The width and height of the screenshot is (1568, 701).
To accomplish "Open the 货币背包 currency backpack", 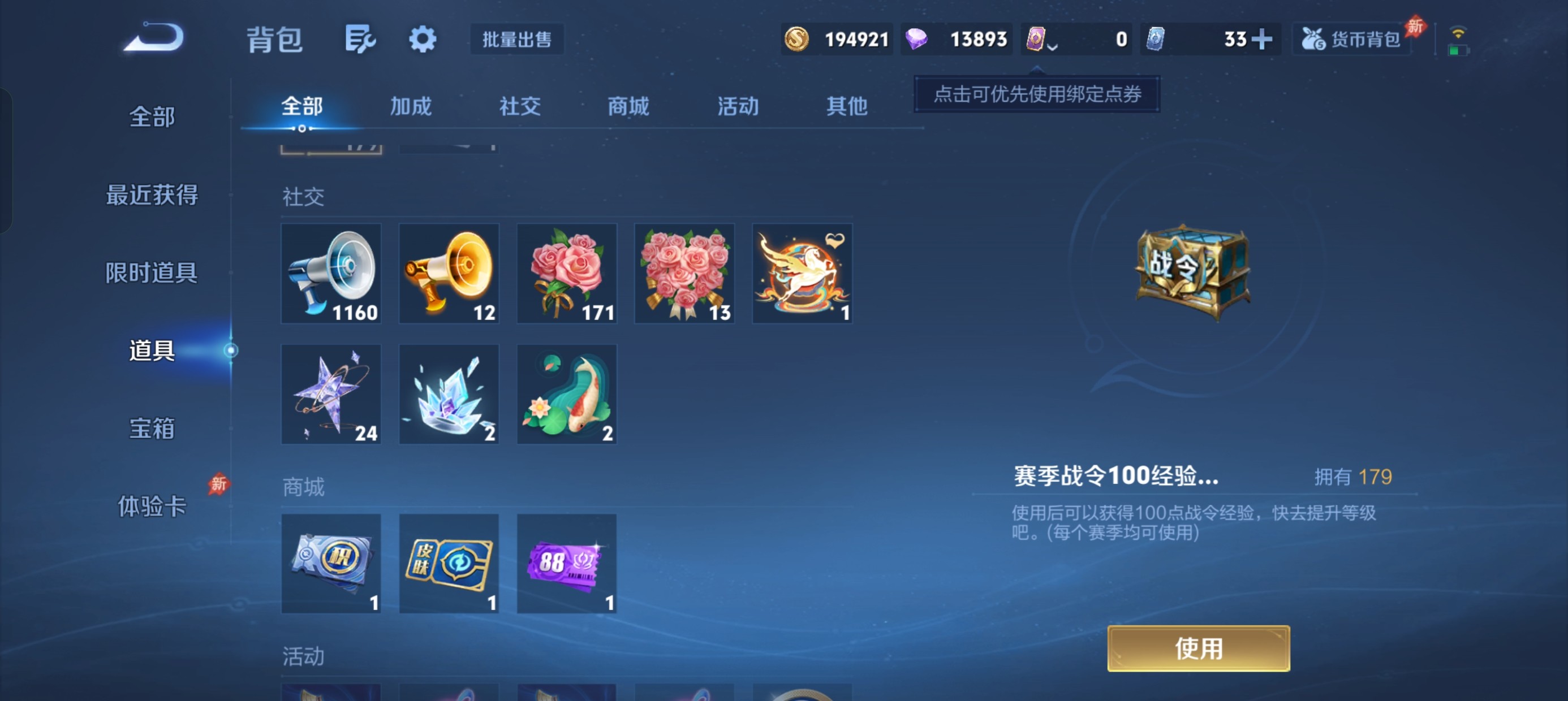I will coord(1351,38).
